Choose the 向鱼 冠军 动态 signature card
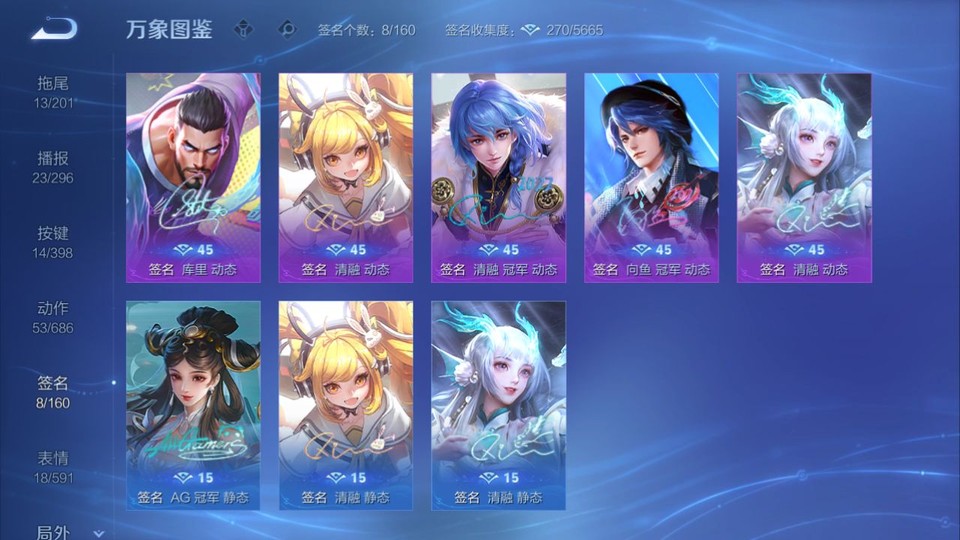The height and width of the screenshot is (540, 960). pos(651,177)
